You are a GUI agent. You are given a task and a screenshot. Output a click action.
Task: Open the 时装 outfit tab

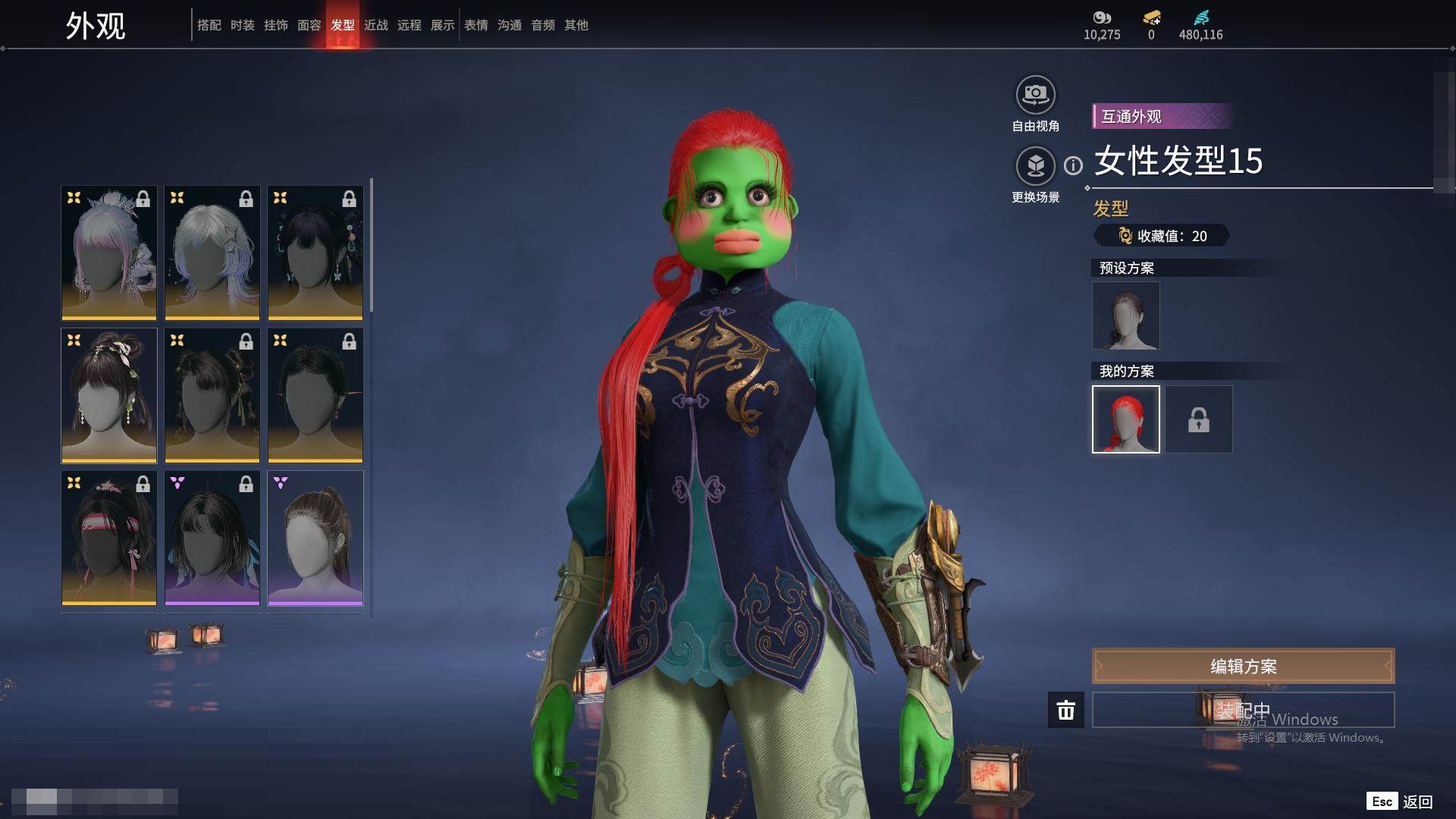pos(242,25)
